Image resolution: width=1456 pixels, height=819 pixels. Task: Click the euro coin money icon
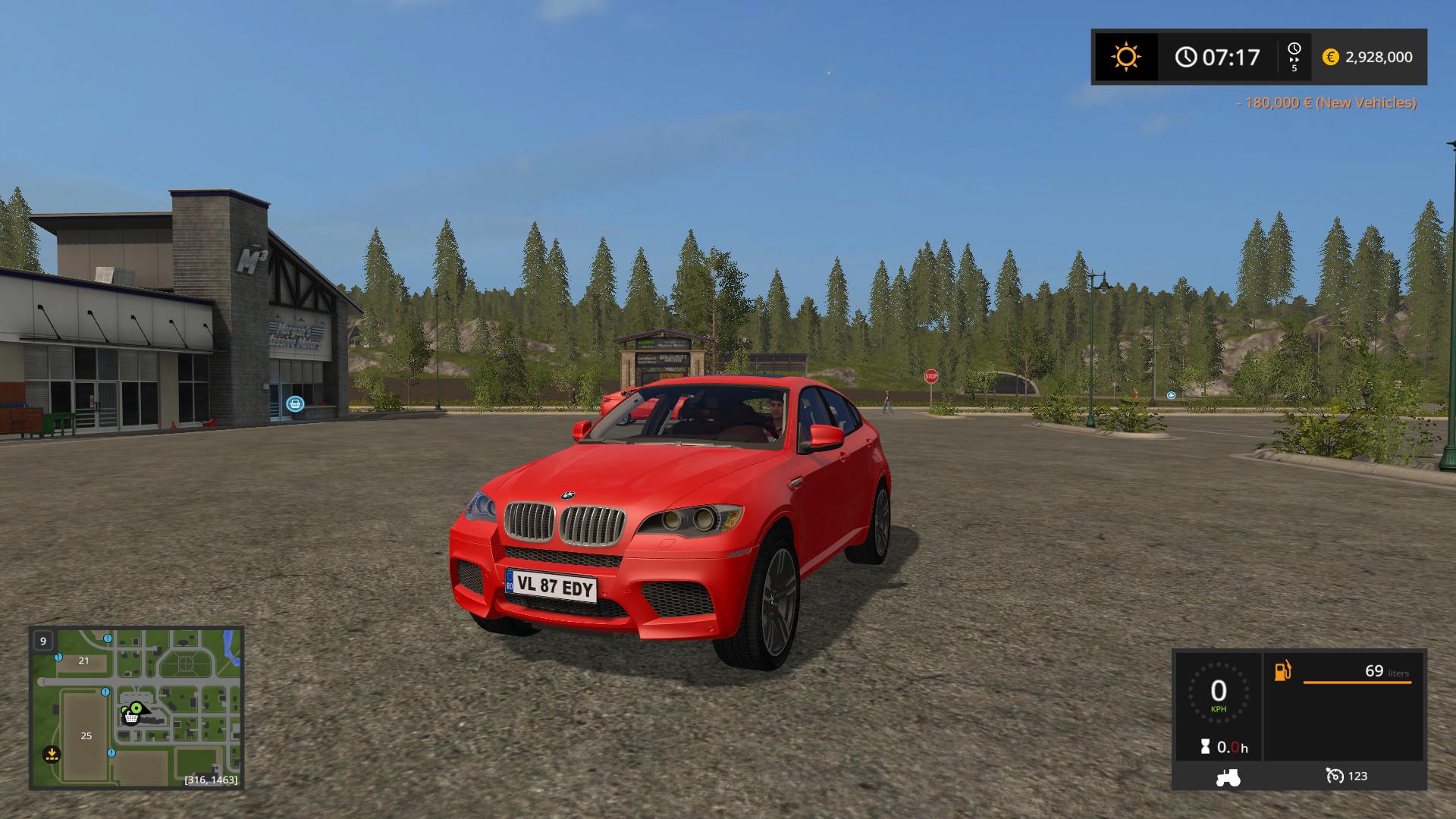click(x=1330, y=57)
